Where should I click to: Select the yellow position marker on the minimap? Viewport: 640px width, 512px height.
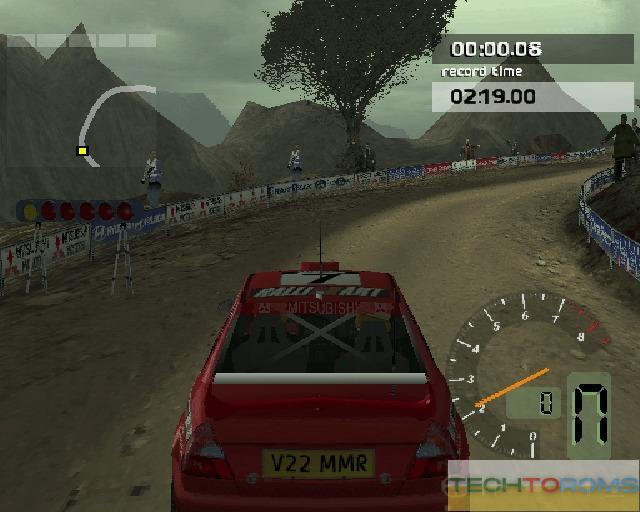(x=82, y=151)
